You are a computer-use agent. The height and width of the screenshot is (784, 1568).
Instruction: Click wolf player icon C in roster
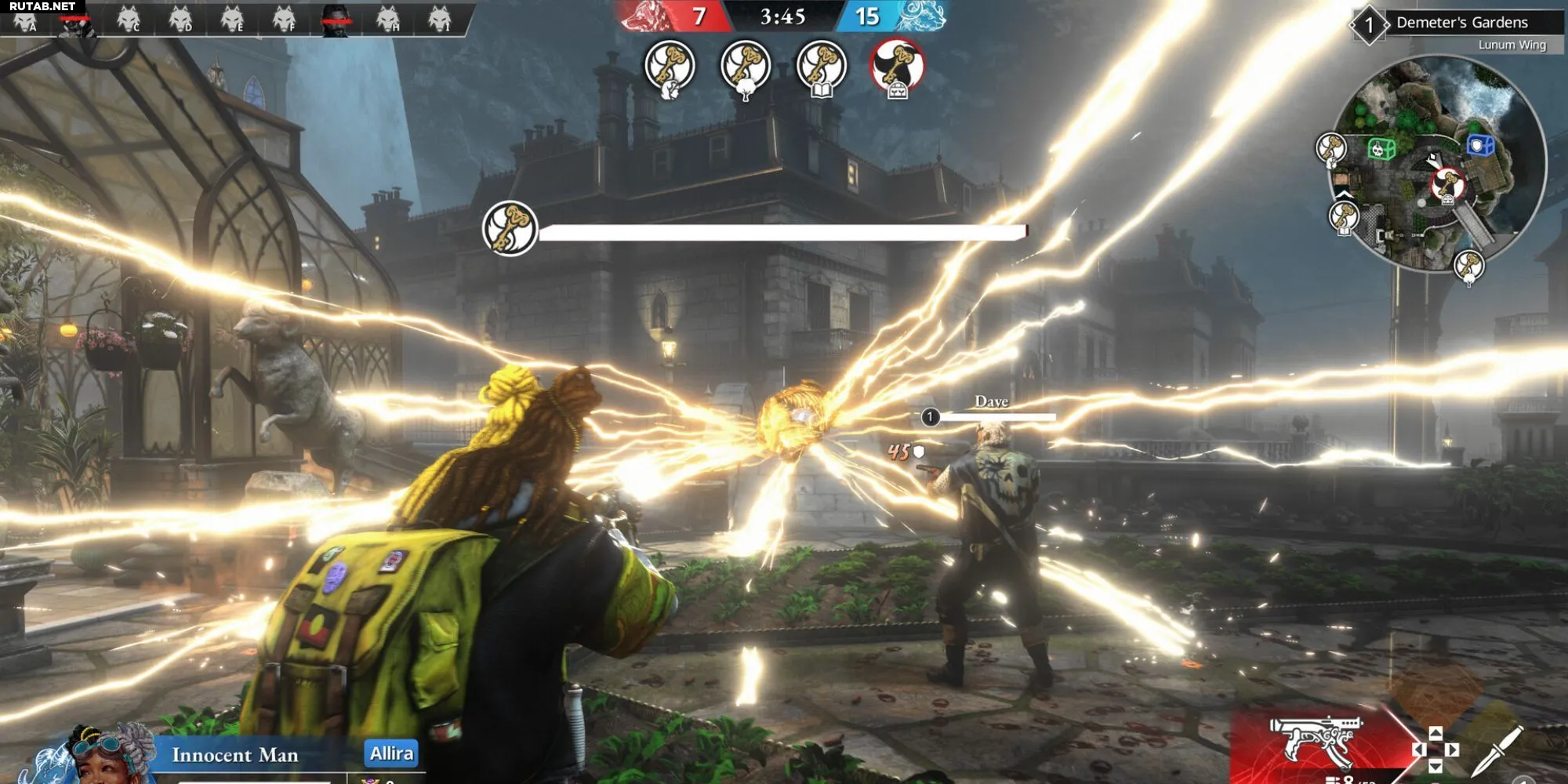(129, 19)
